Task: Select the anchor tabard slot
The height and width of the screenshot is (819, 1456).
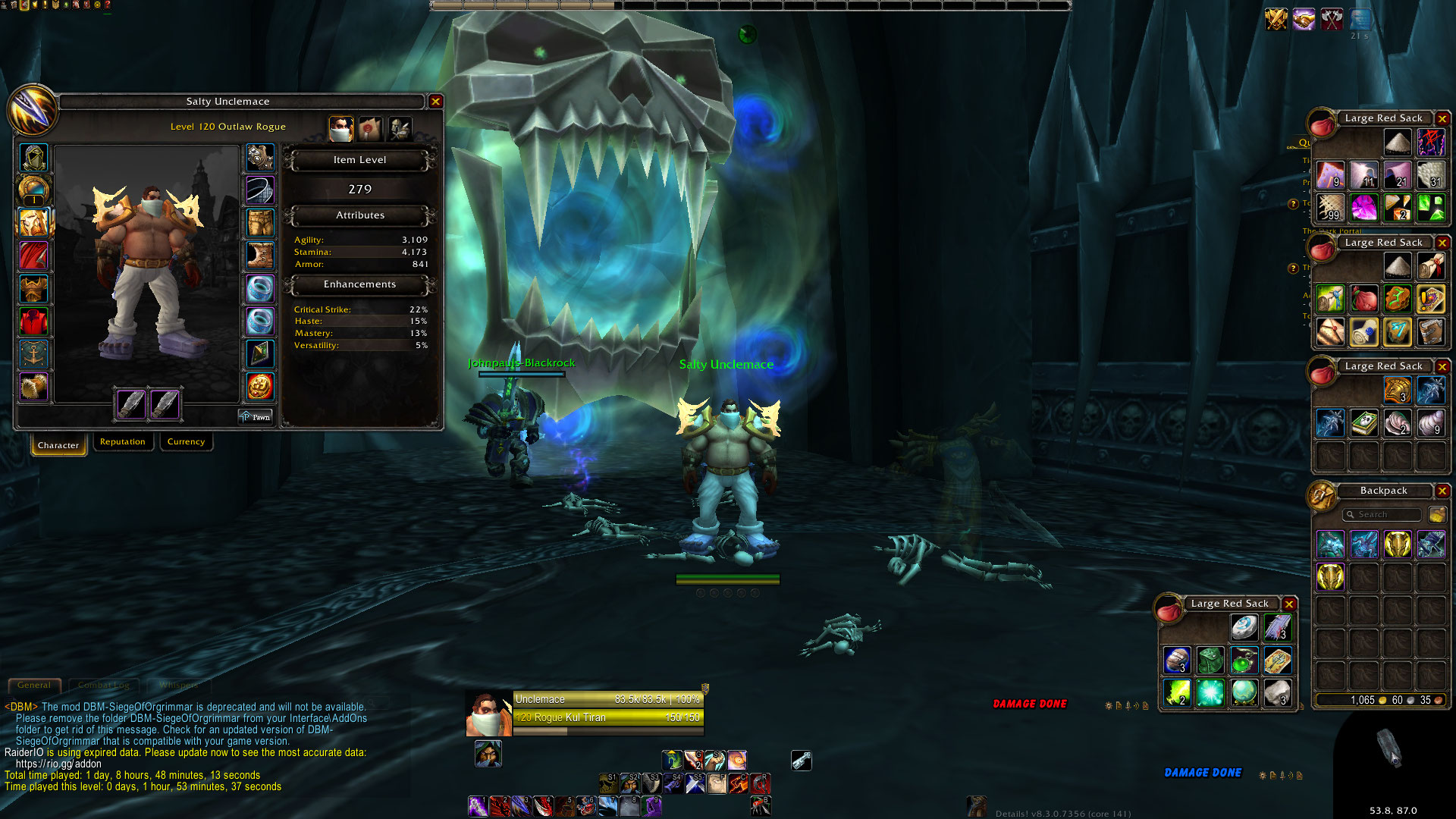Action: (x=33, y=354)
